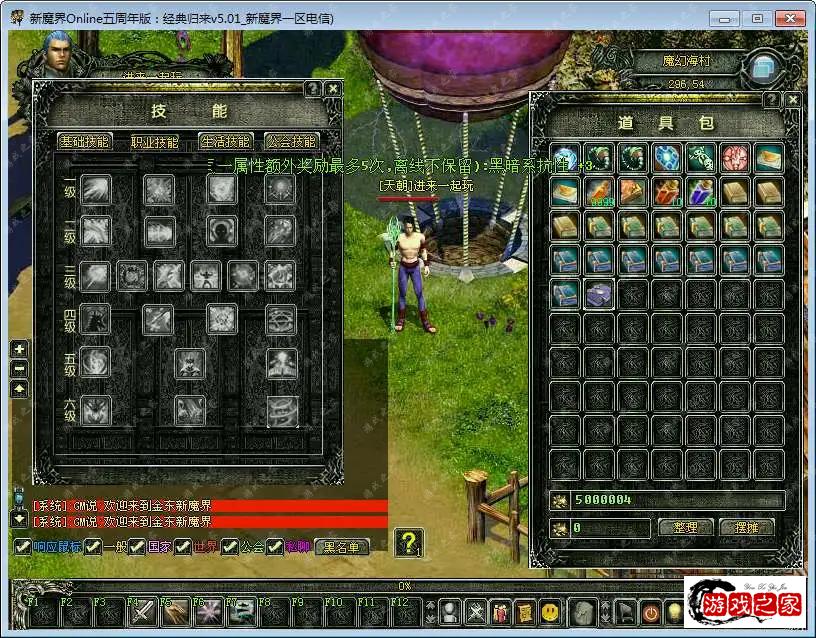Open the 公会技能 tab

point(291,142)
